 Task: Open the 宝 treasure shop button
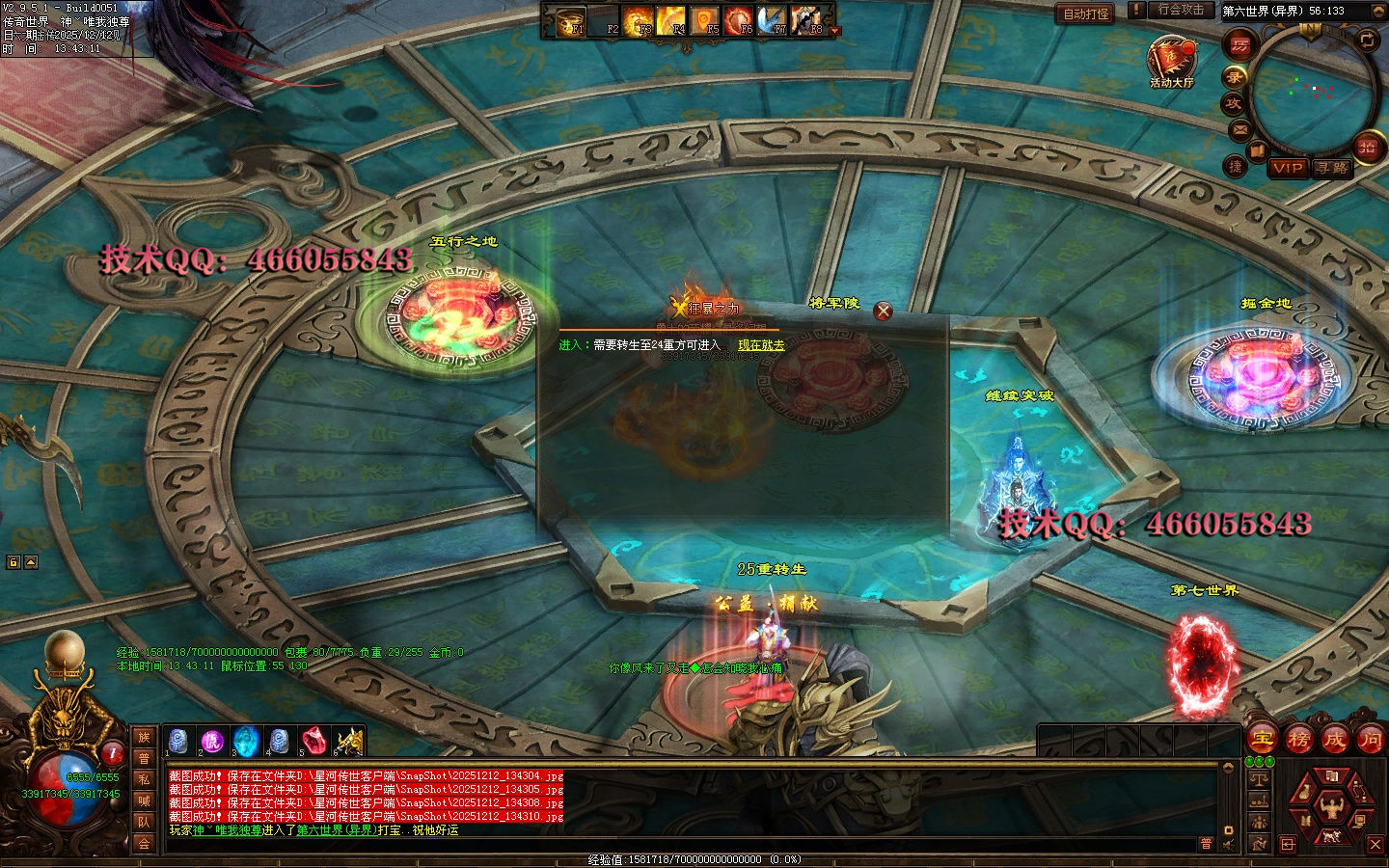pyautogui.click(x=1262, y=740)
